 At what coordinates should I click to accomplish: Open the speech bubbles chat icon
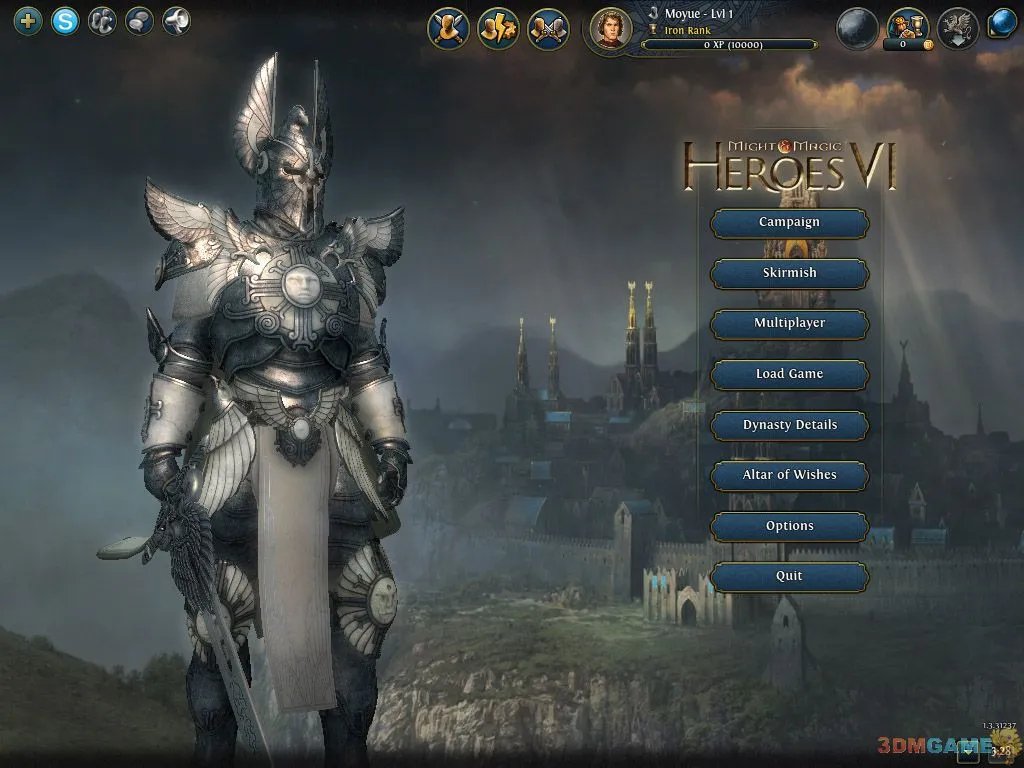[139, 21]
